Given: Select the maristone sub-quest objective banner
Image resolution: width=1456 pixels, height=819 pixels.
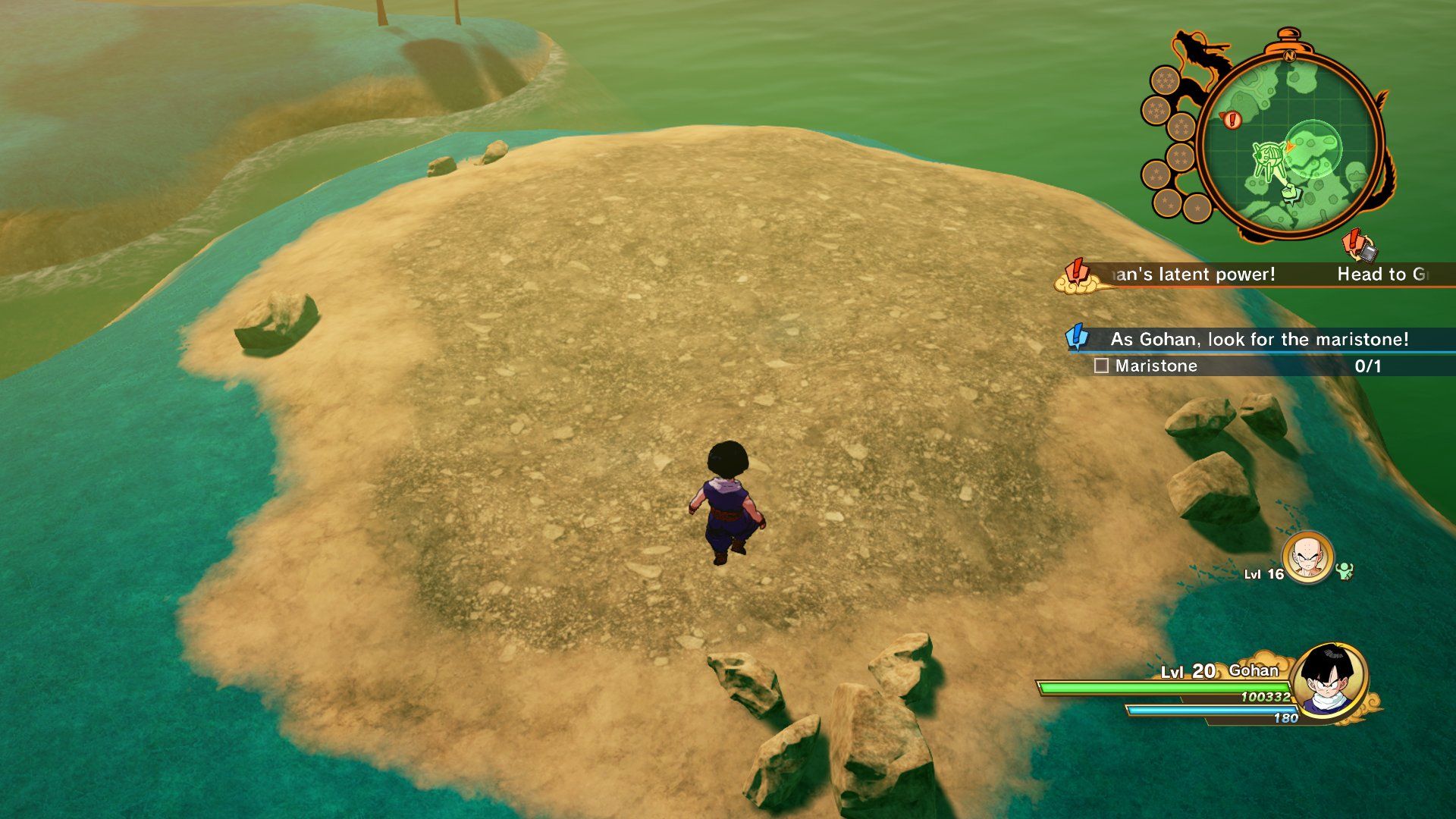Looking at the screenshot, I should pyautogui.click(x=1259, y=339).
